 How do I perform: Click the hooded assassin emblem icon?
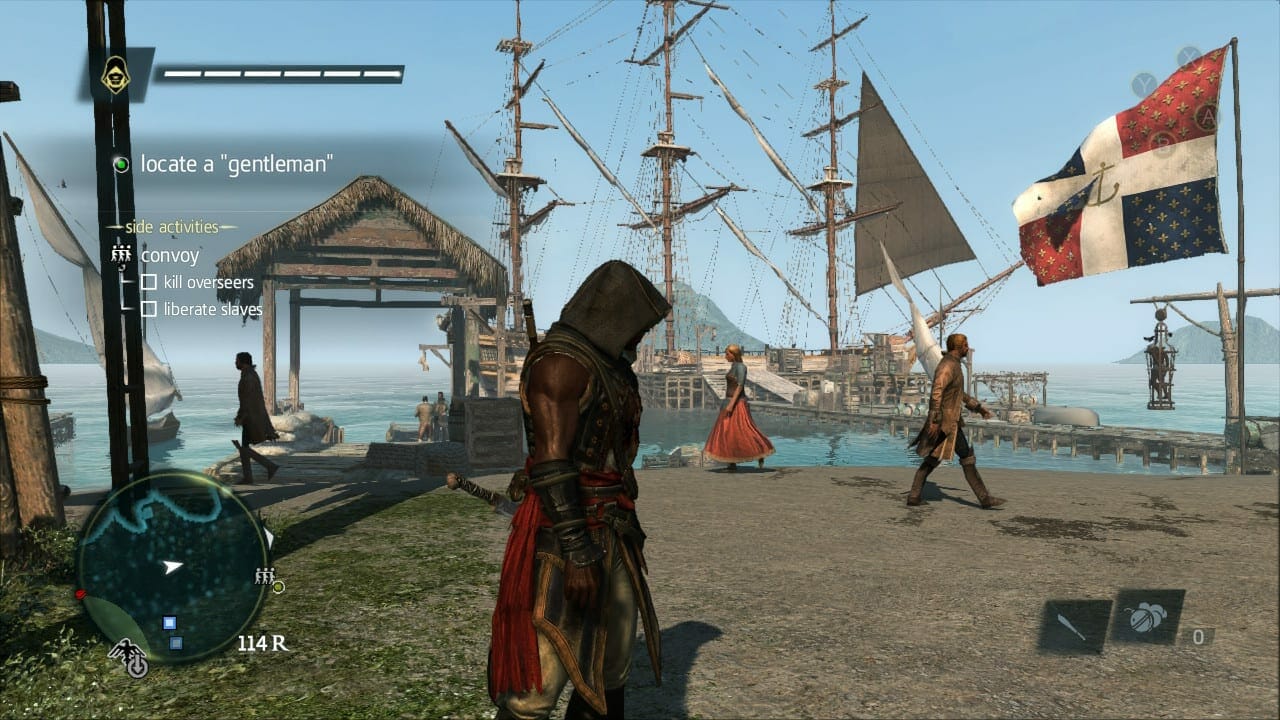point(116,74)
